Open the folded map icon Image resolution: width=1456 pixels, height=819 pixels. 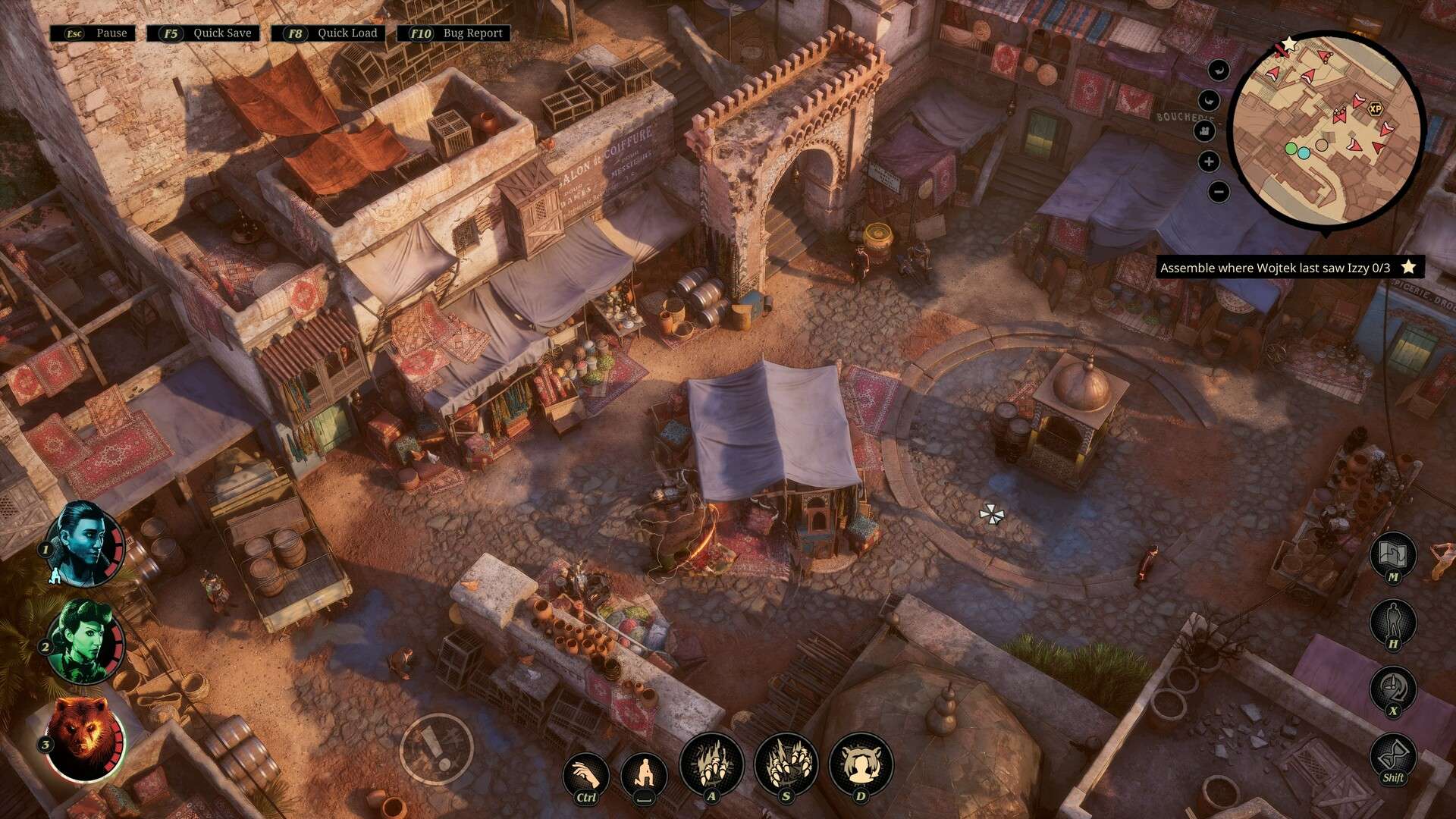[1393, 554]
